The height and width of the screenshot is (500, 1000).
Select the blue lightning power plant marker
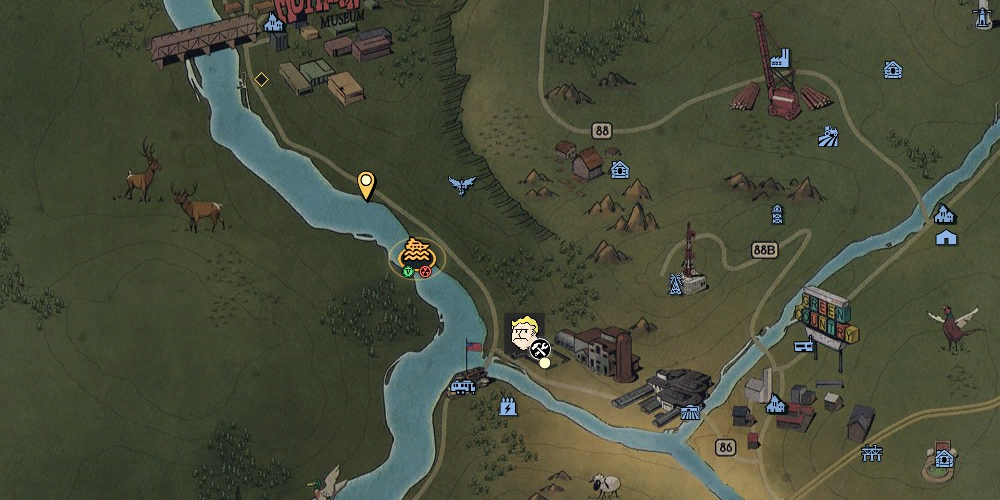coord(506,406)
